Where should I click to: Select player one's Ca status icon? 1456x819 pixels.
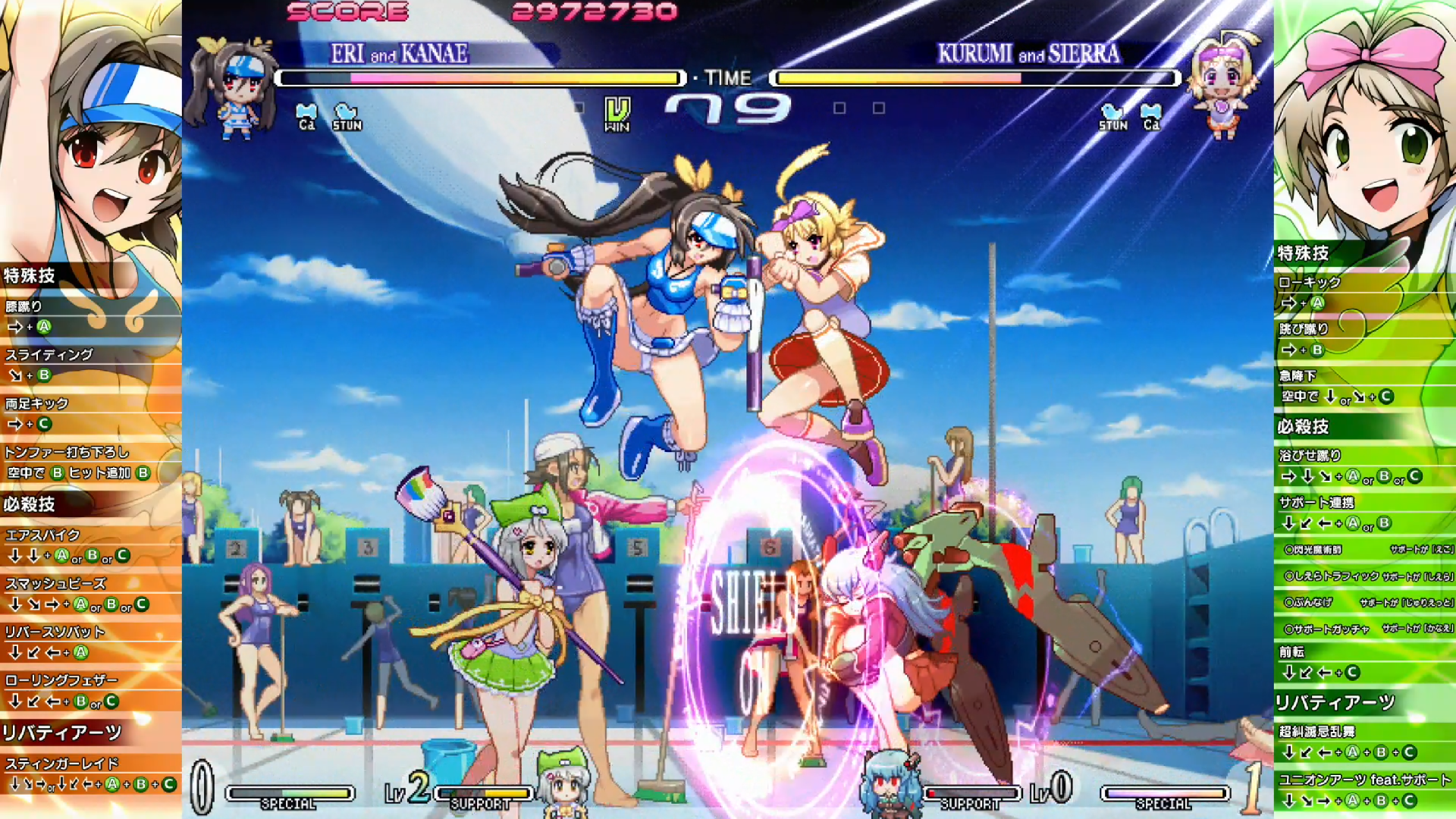coord(306,116)
